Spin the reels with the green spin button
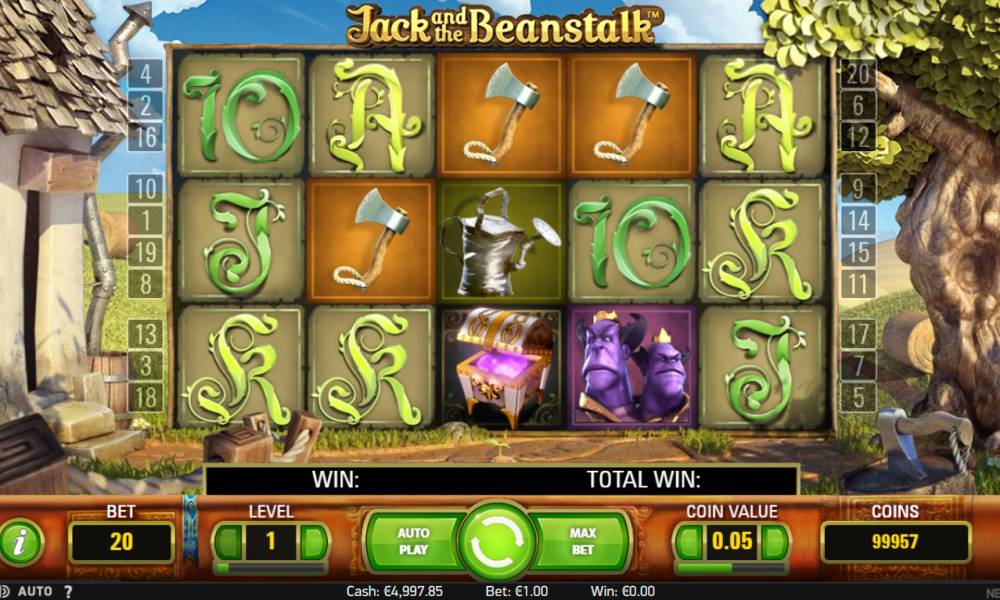 pos(497,541)
